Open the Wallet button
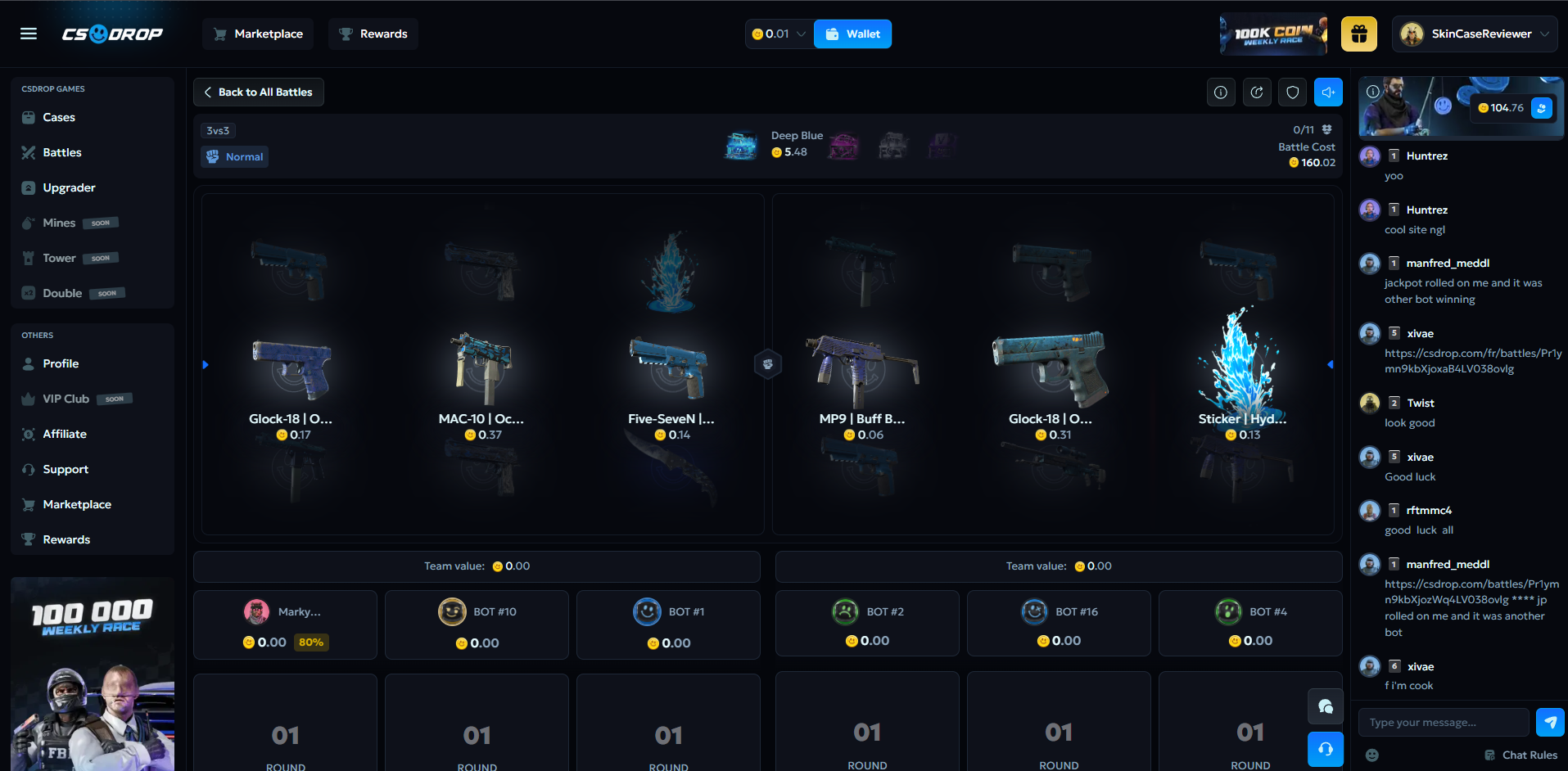Viewport: 1568px width, 771px height. [852, 34]
